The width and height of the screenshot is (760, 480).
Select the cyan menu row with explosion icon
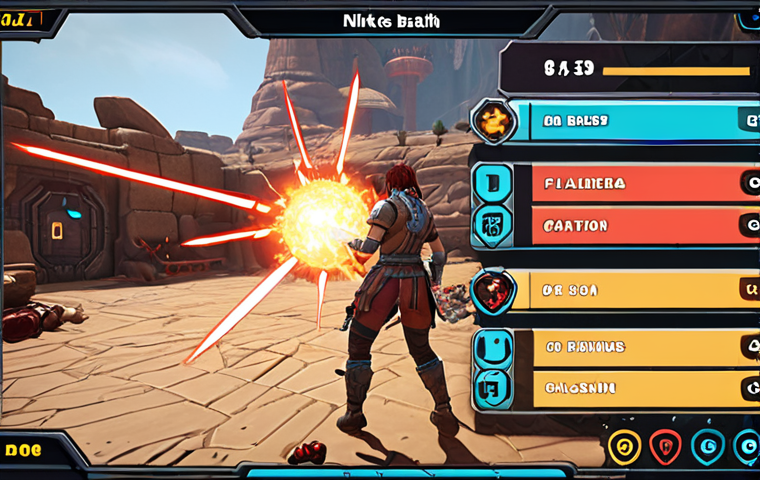640,121
